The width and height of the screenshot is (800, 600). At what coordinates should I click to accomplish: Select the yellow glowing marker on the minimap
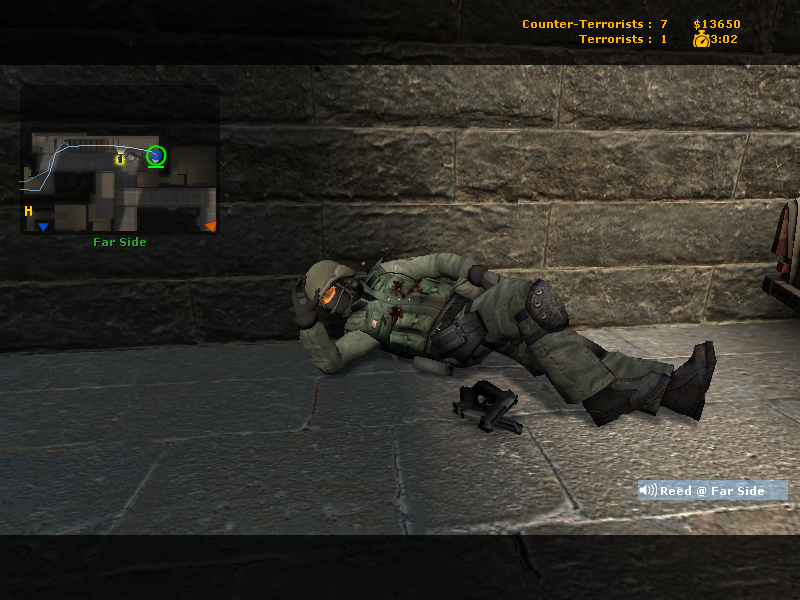click(x=120, y=158)
